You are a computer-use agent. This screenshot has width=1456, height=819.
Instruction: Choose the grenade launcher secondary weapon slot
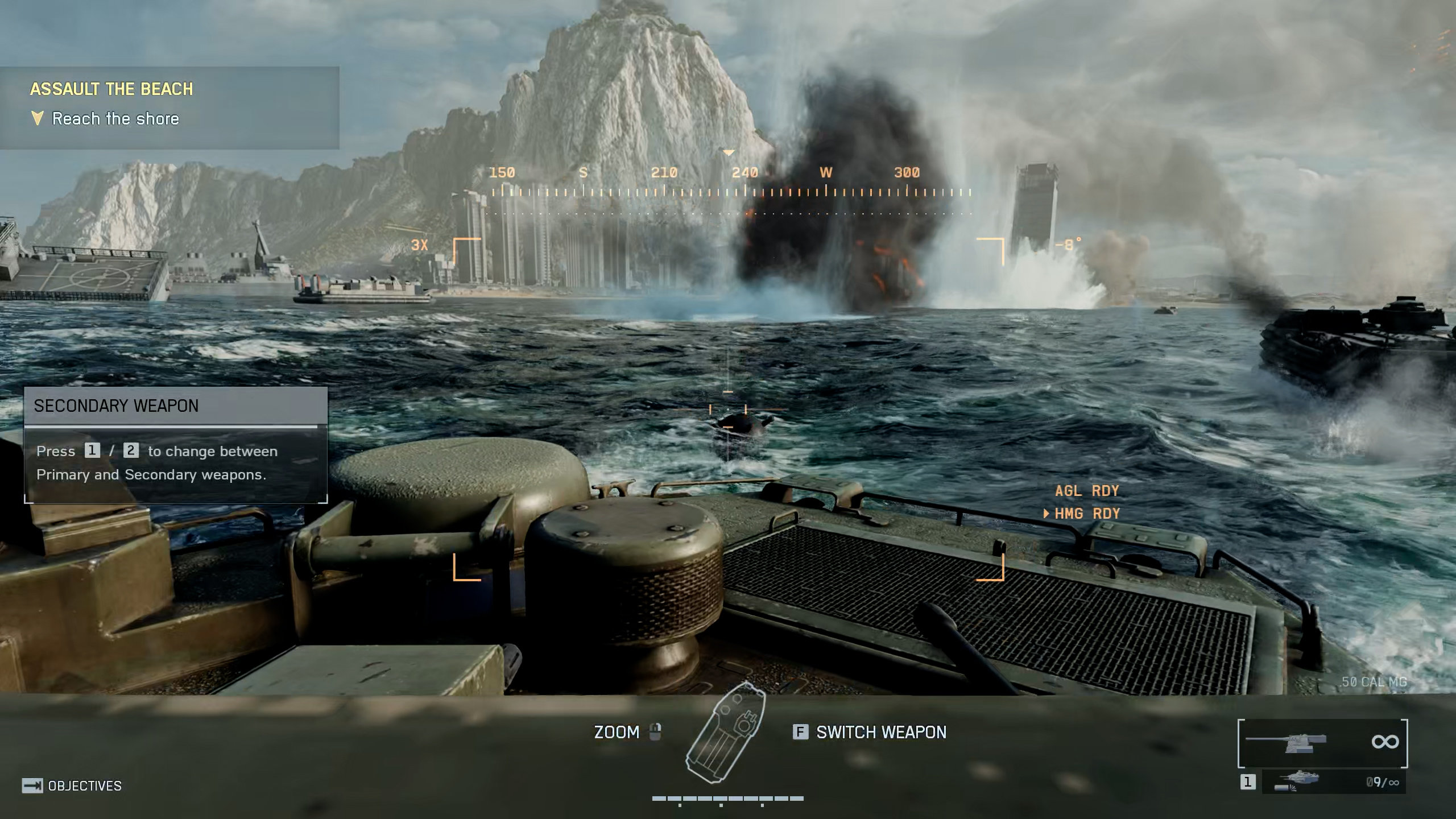1333,783
